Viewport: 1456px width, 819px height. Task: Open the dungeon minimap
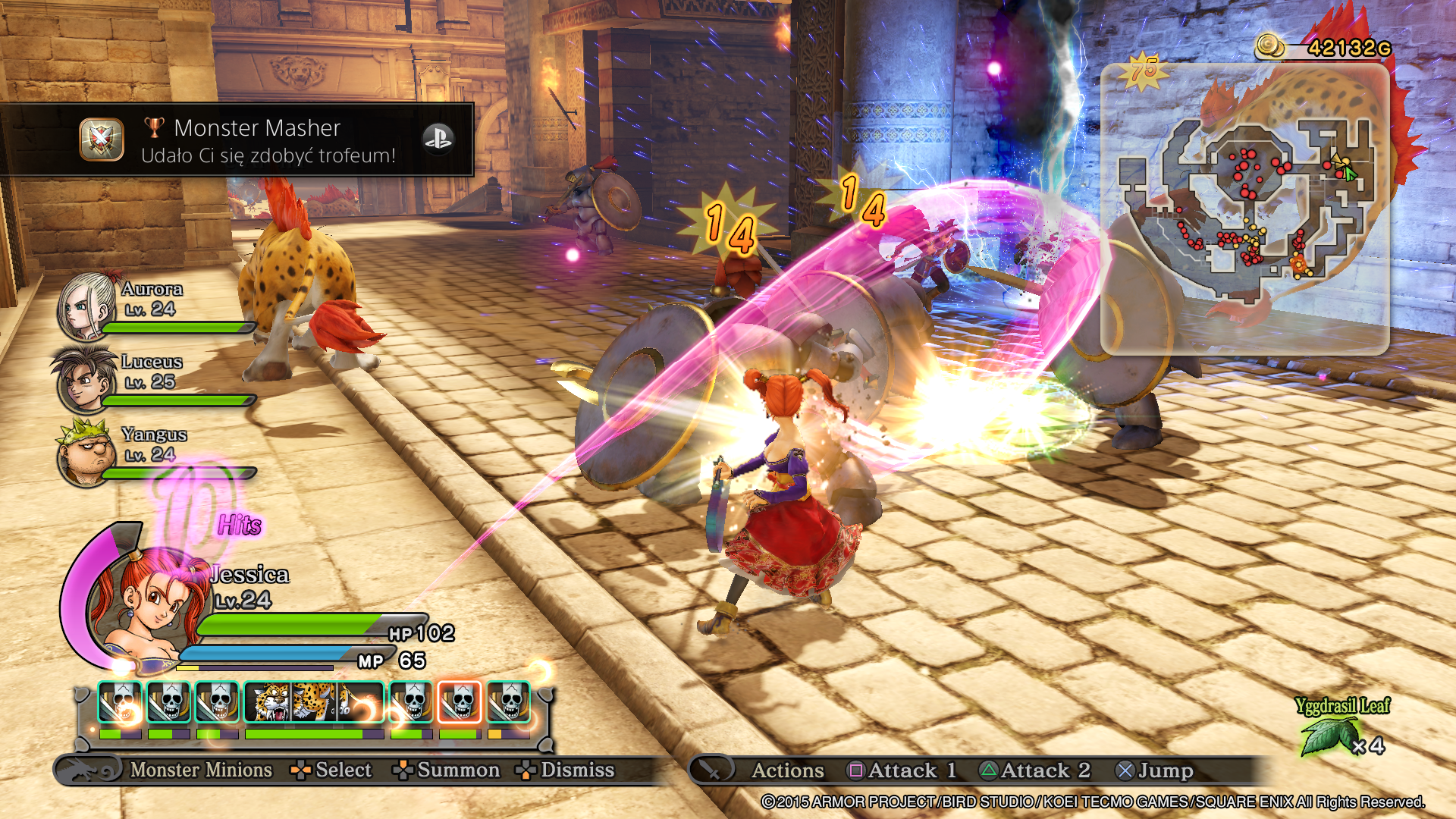pyautogui.click(x=1244, y=209)
